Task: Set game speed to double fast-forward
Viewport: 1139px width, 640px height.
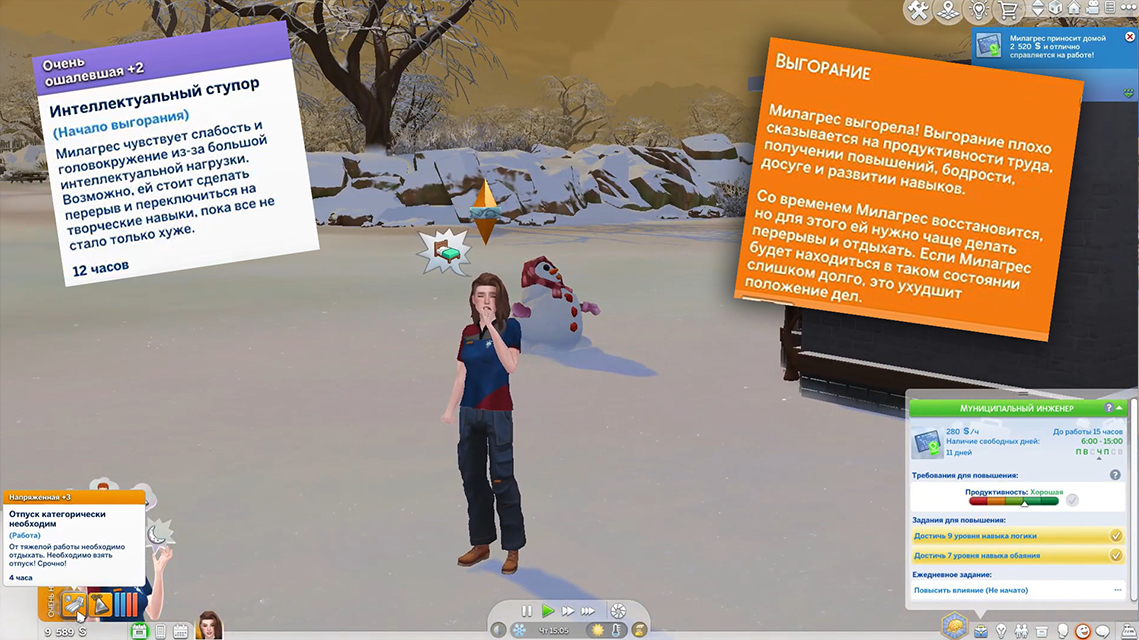Action: coord(568,611)
